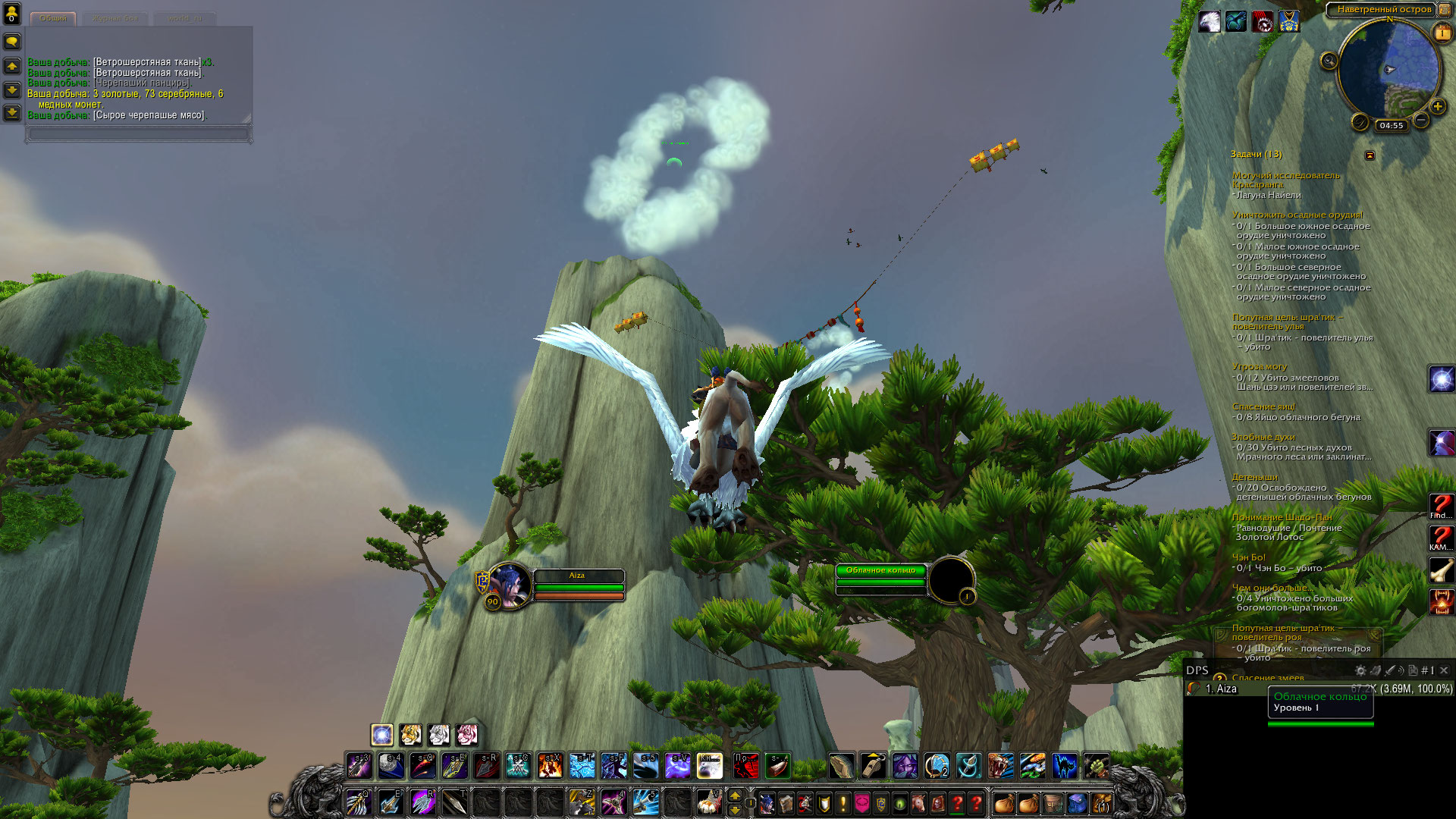The image size is (1456, 819).
Task: Open the calendar button beside the minimap
Action: [x=1442, y=33]
